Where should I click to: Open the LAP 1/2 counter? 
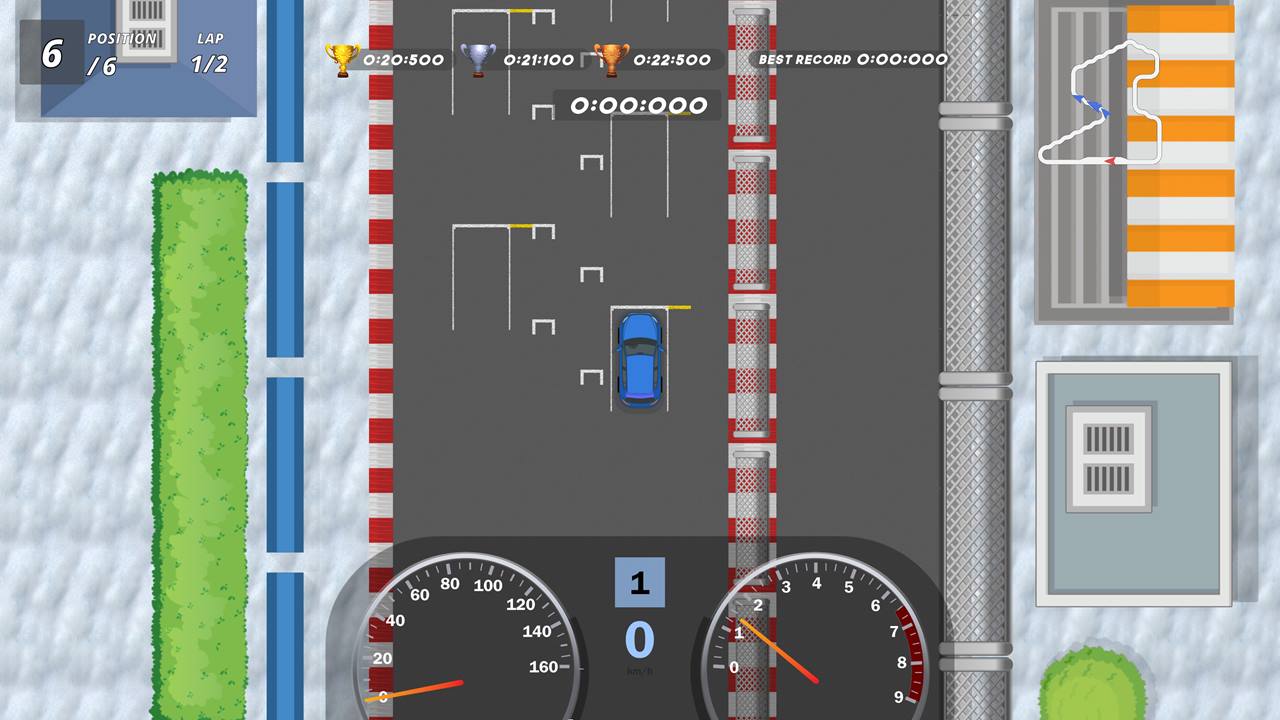click(x=211, y=50)
